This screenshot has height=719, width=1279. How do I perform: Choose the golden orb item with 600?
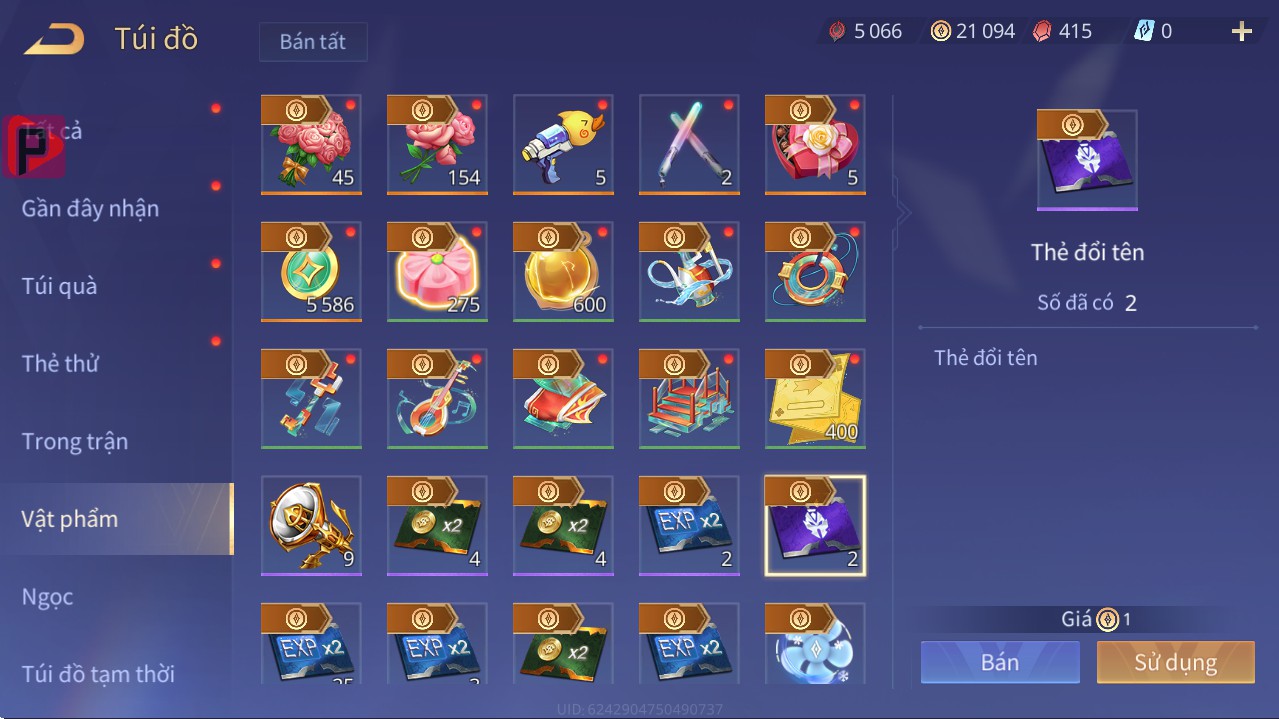tap(563, 272)
